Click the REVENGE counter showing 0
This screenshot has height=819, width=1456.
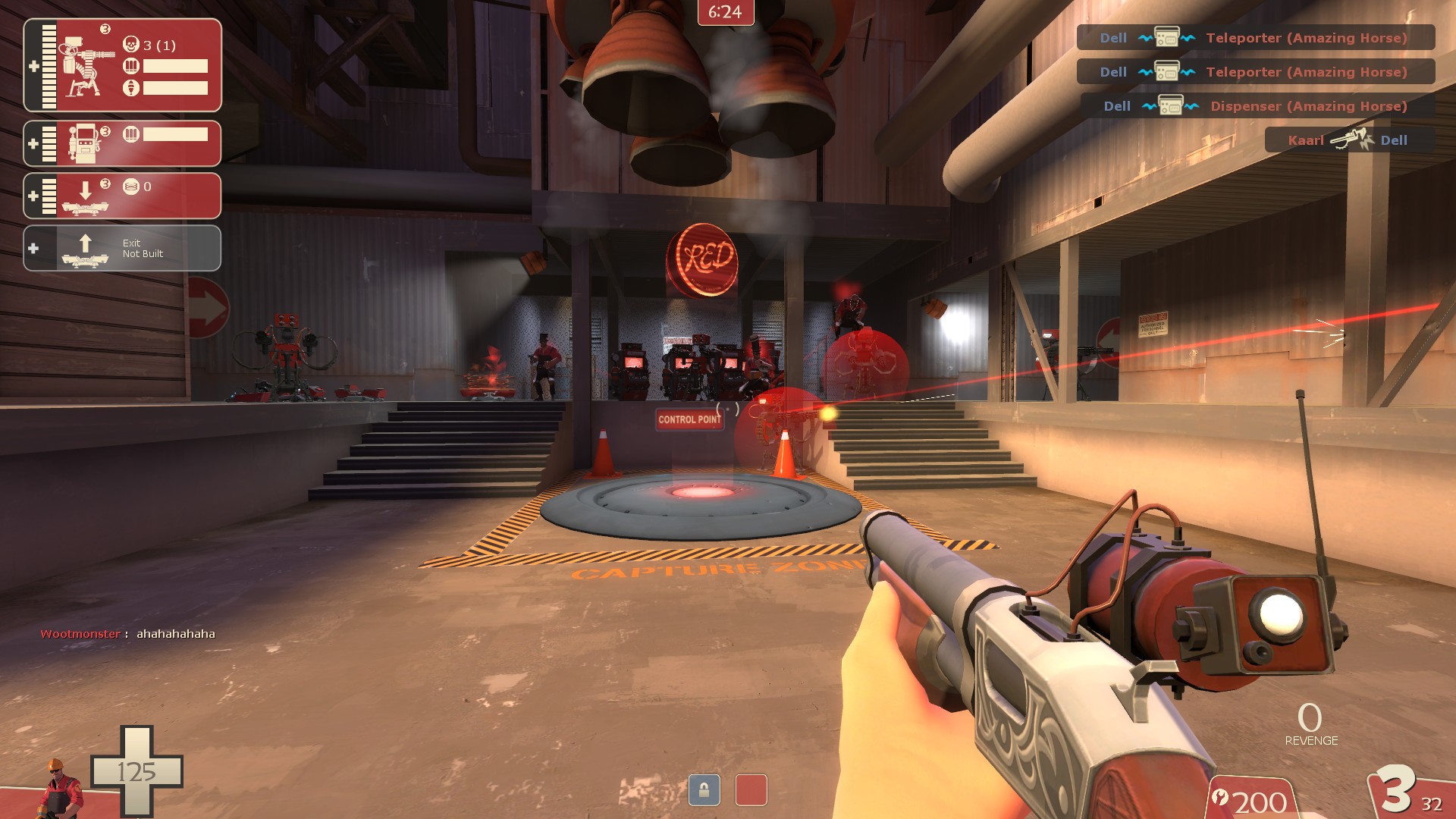(1311, 726)
